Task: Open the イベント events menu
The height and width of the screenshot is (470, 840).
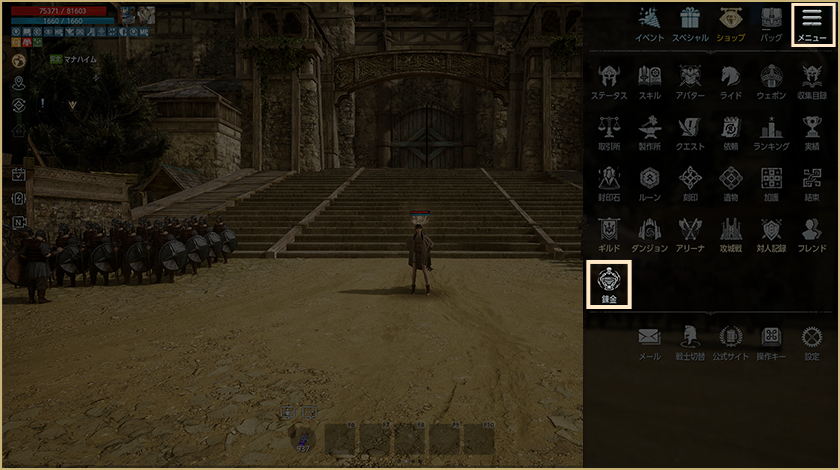Action: (x=649, y=22)
